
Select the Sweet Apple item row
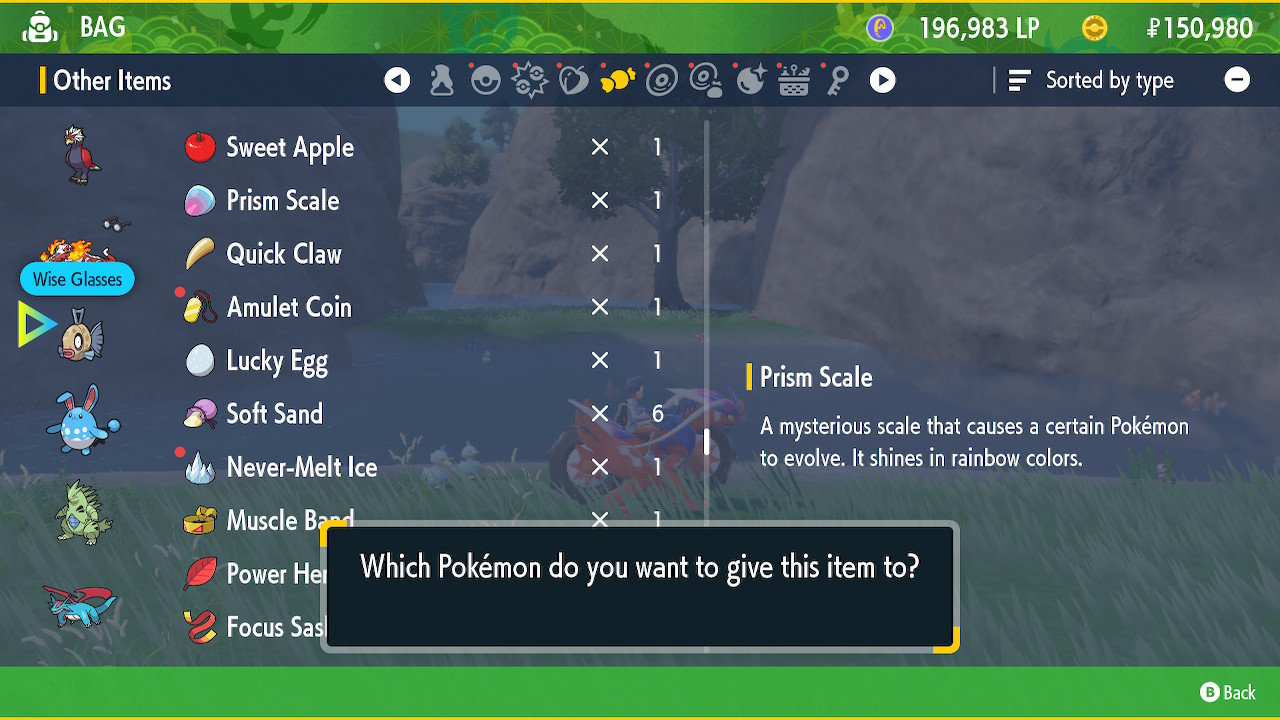tap(290, 148)
